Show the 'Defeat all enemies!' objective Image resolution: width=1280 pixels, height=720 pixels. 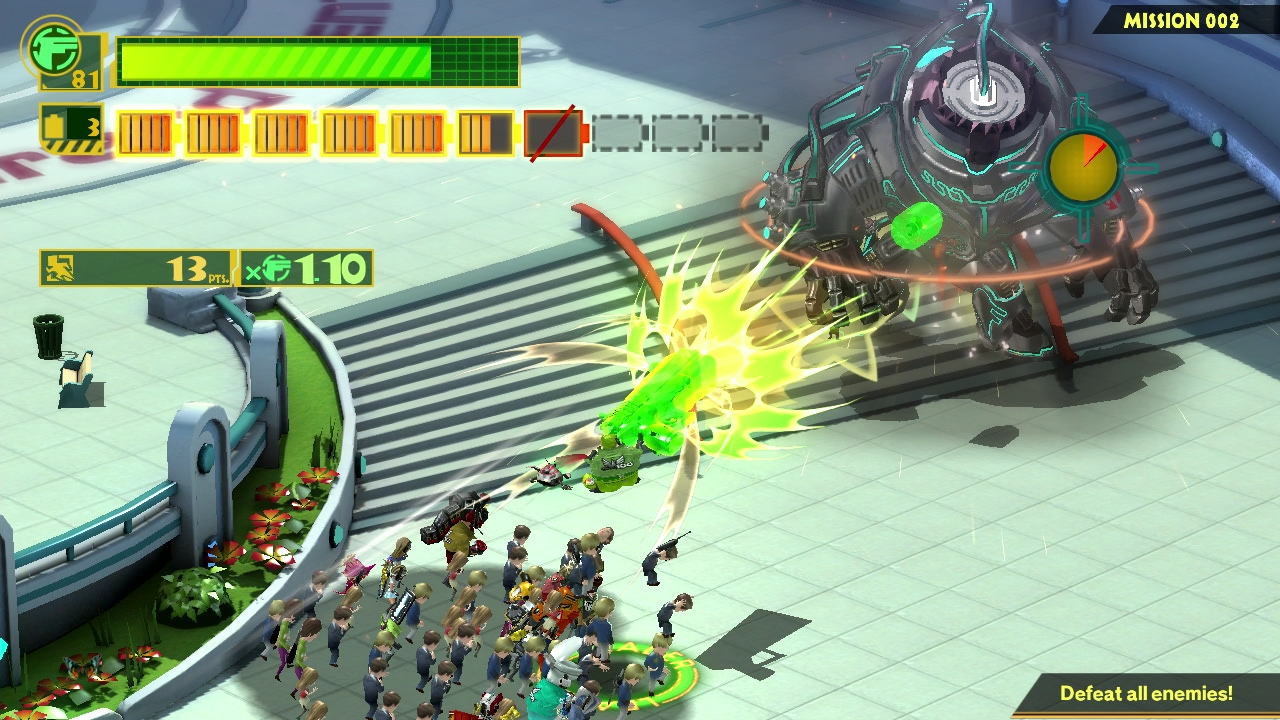1145,693
